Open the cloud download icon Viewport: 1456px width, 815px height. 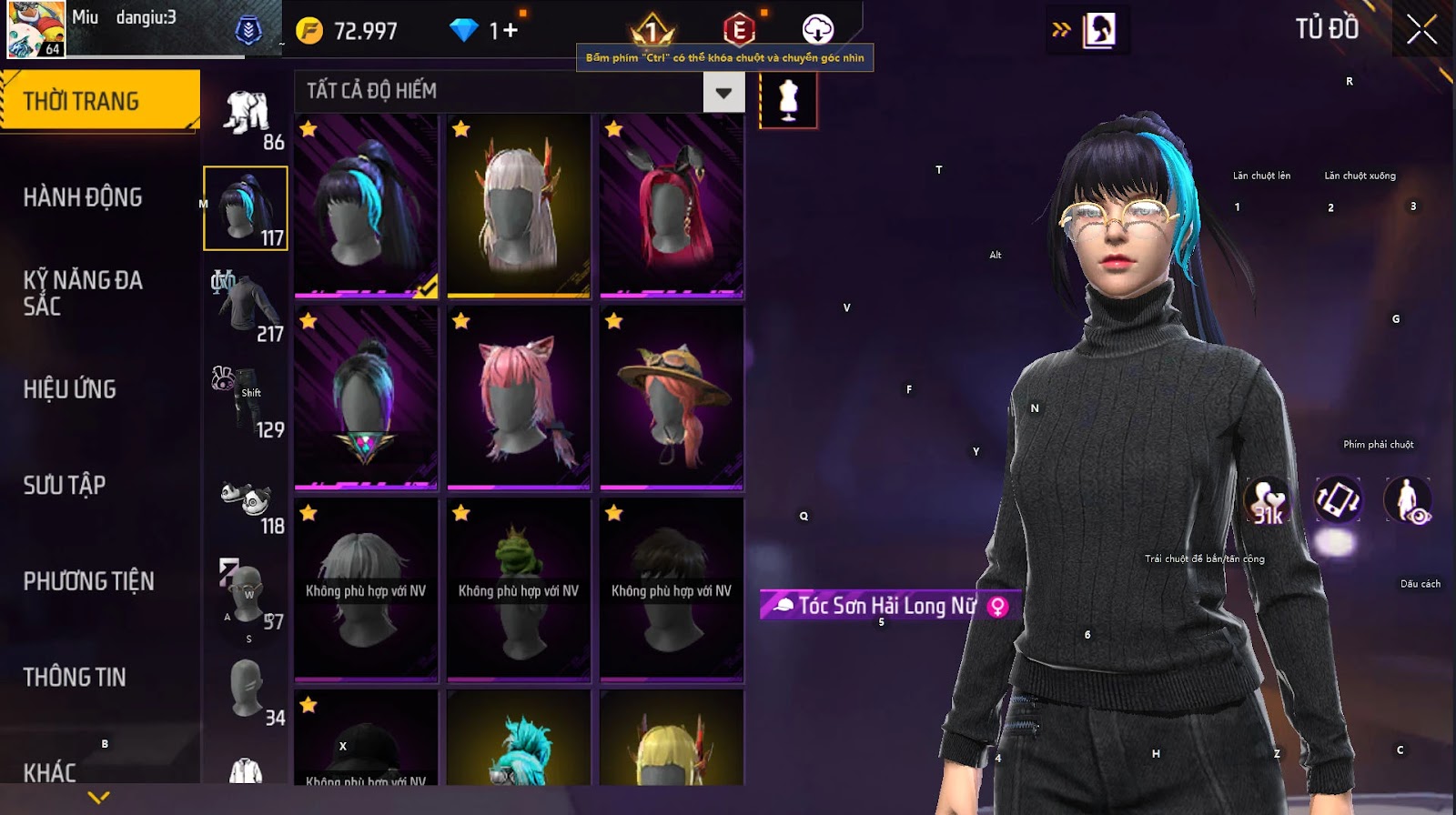click(817, 29)
